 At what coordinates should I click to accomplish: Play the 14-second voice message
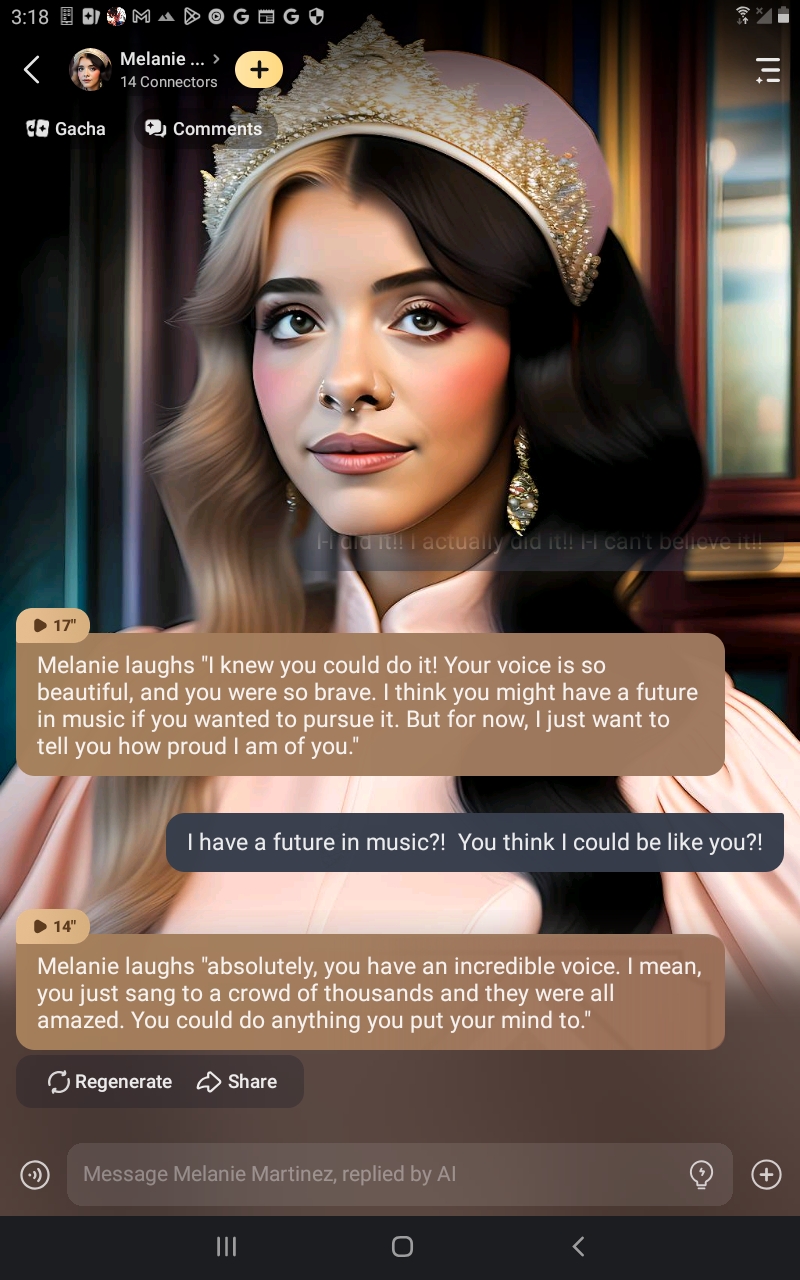pyautogui.click(x=53, y=927)
